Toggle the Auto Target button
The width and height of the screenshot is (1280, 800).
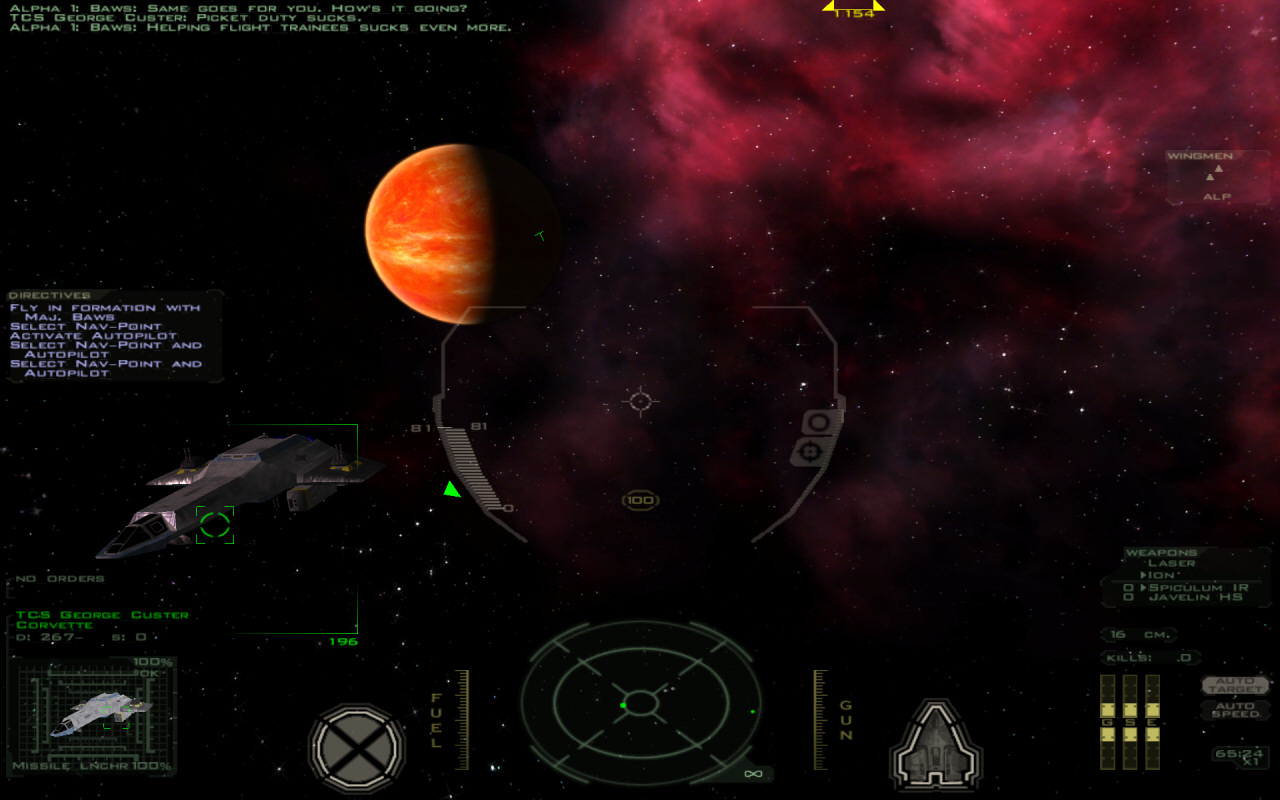[1236, 686]
